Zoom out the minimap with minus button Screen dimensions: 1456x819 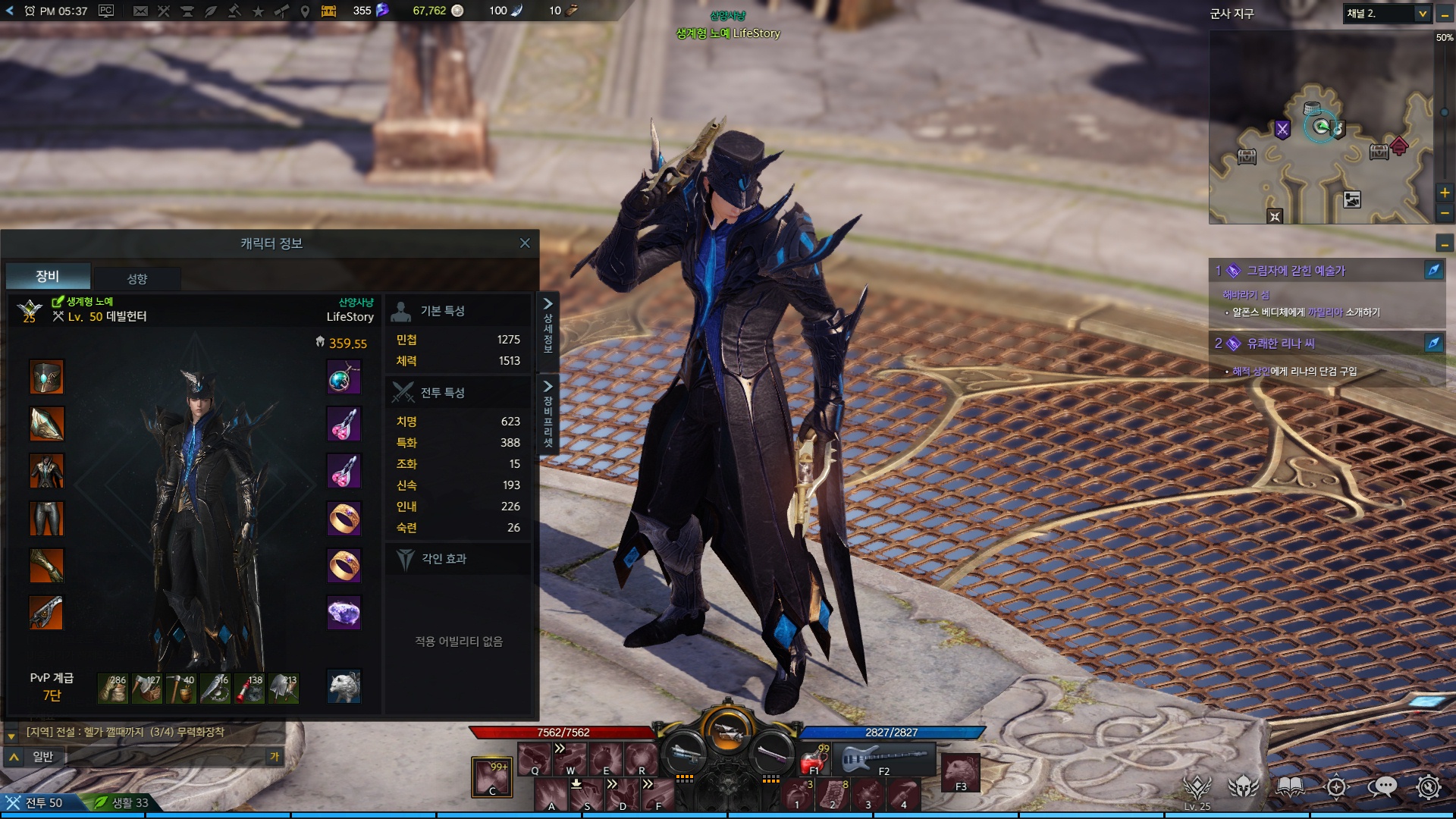(1445, 213)
